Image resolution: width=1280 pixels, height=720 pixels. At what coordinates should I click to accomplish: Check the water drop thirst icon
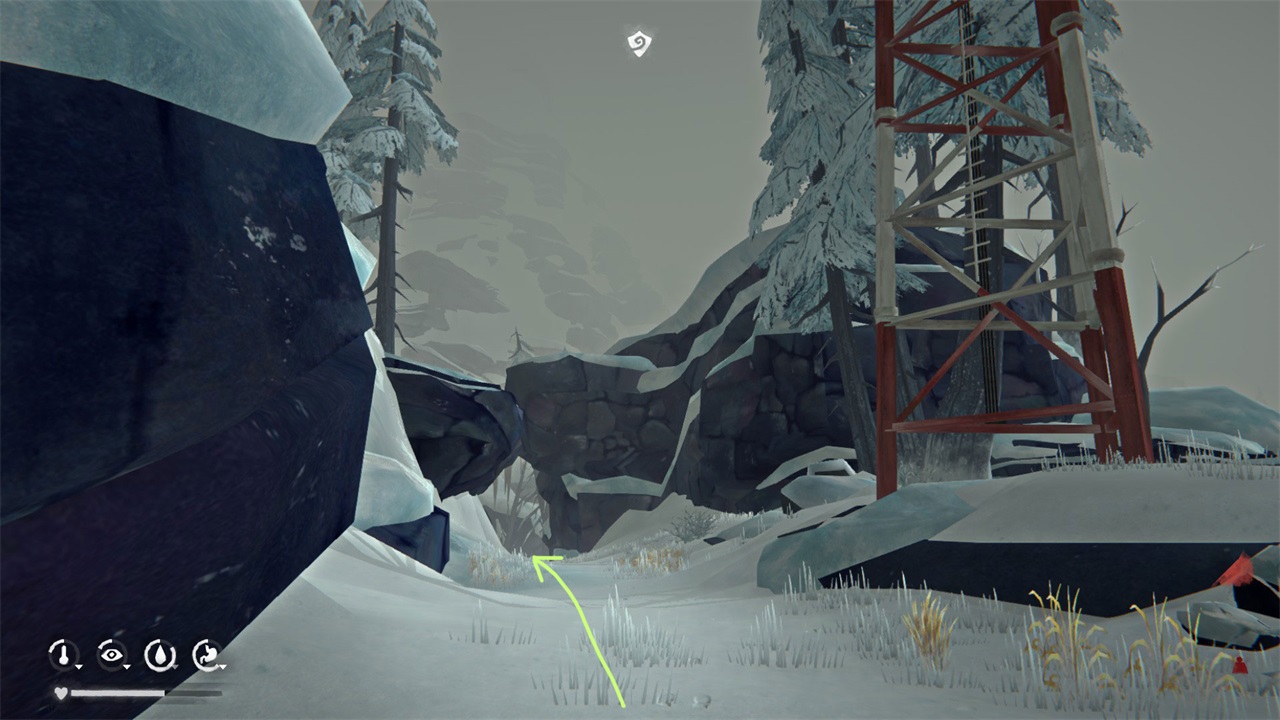coord(160,655)
